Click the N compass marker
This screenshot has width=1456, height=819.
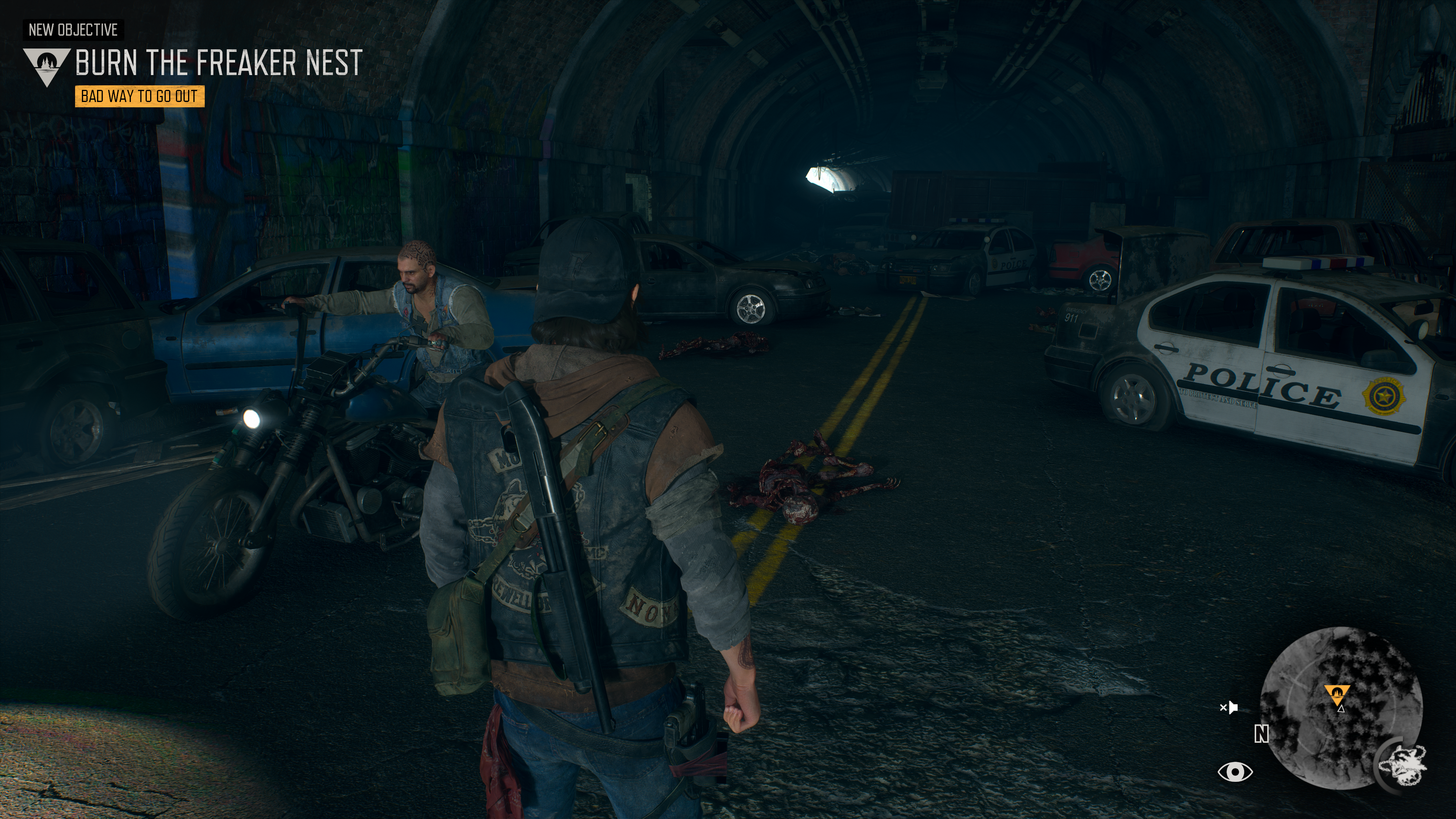(1261, 734)
